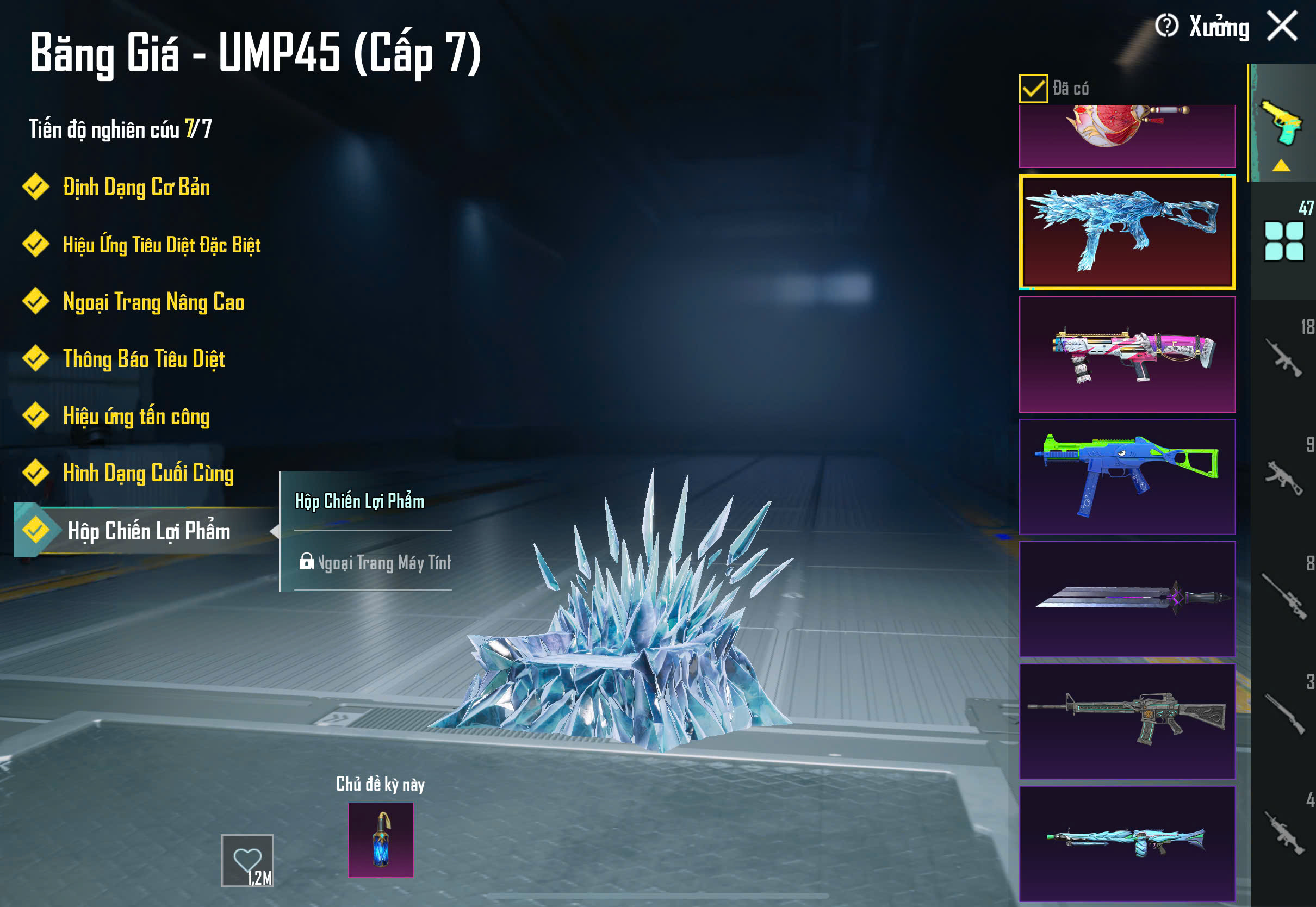Pick the dark purple blade skin

pos(1127,599)
